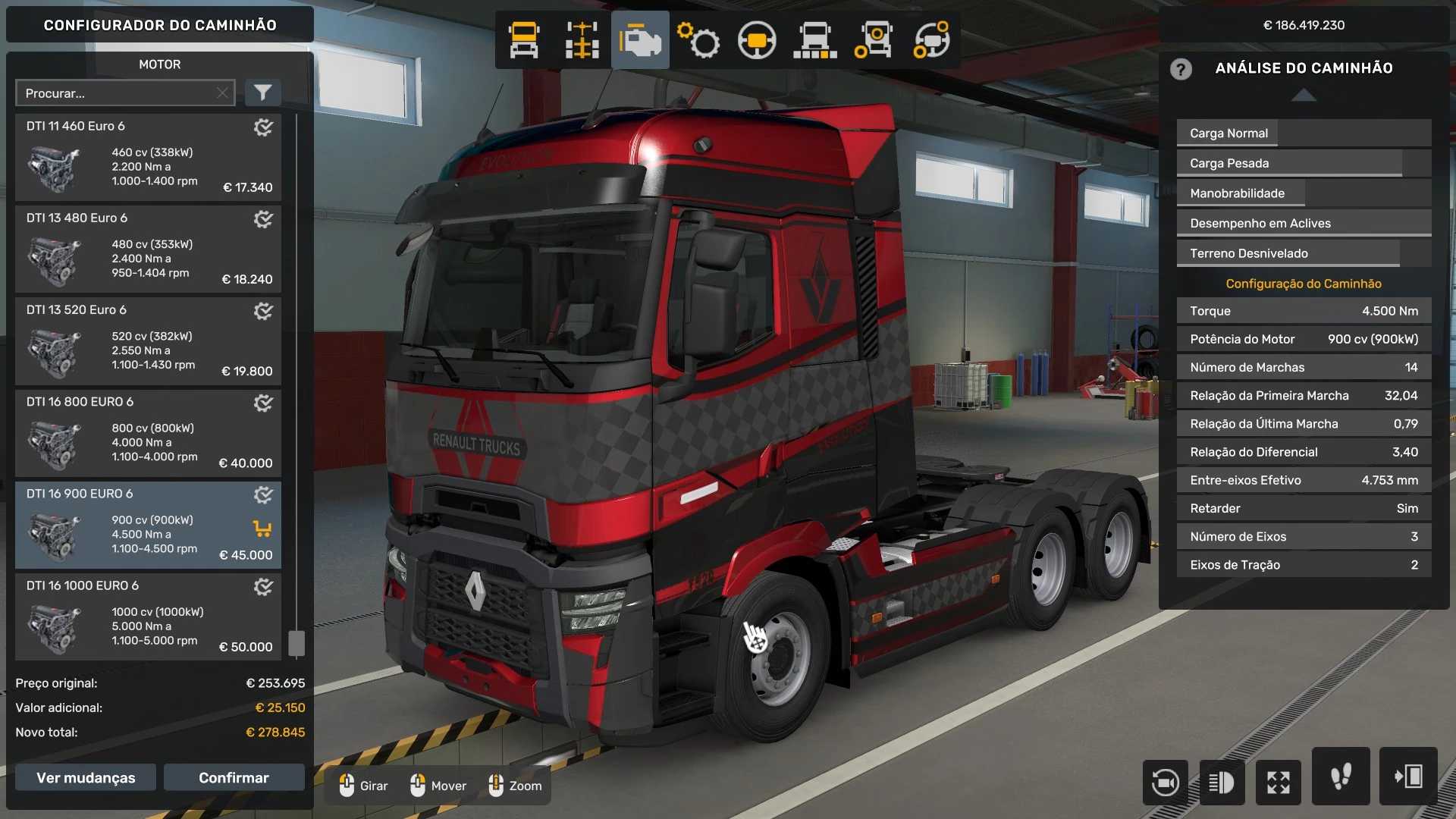Click the help question mark icon
This screenshot has width=1456, height=819.
[1181, 69]
